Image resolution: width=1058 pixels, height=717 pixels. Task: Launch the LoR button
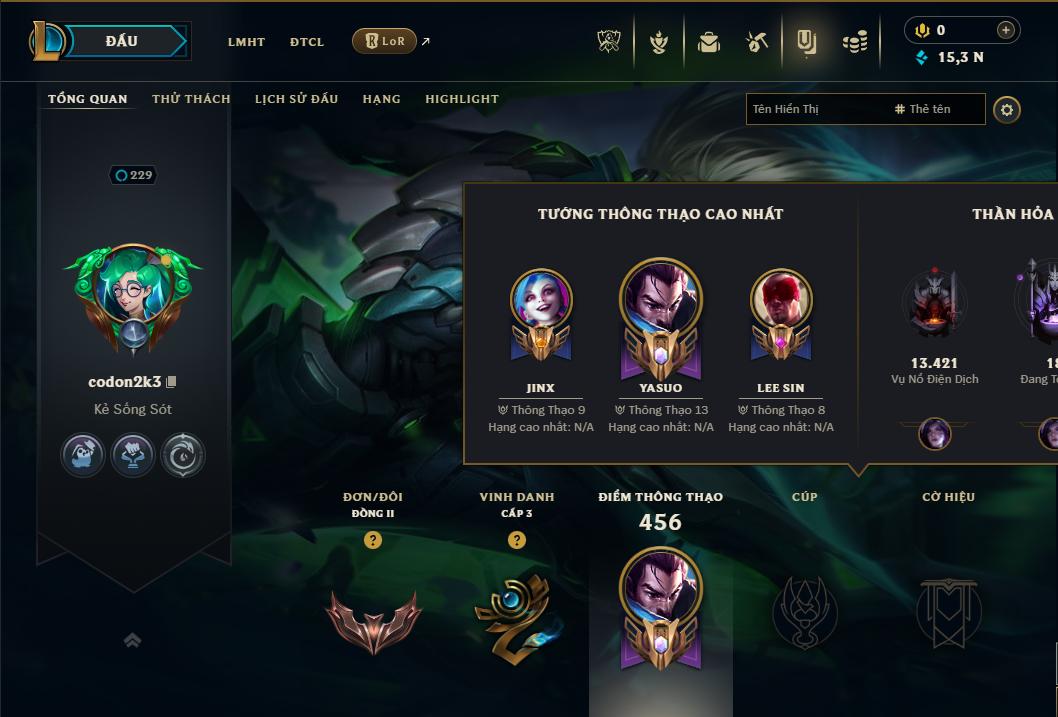pos(385,41)
